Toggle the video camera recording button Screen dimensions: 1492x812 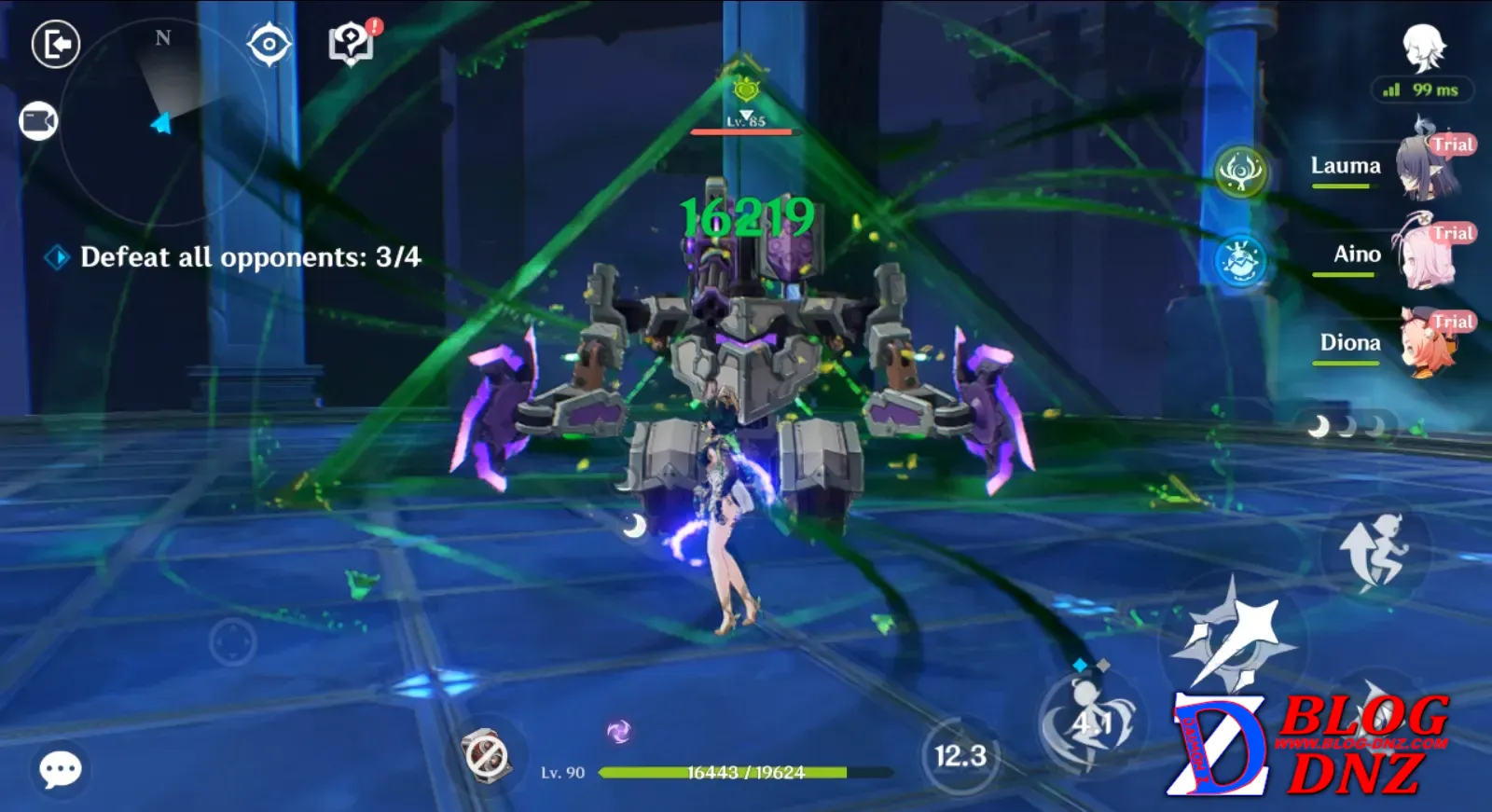click(x=38, y=121)
